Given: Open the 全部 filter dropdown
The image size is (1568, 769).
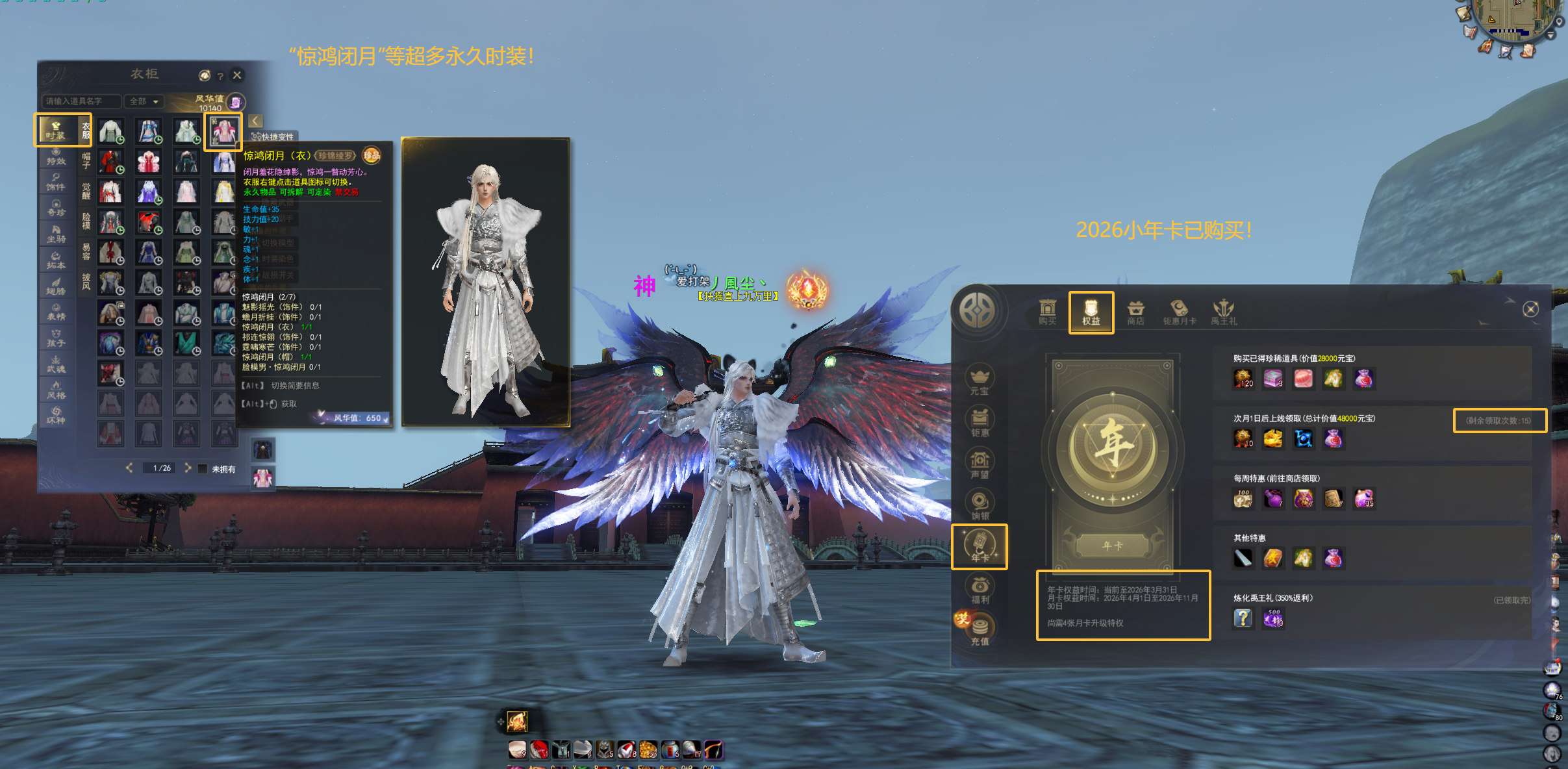Looking at the screenshot, I should coord(144,101).
